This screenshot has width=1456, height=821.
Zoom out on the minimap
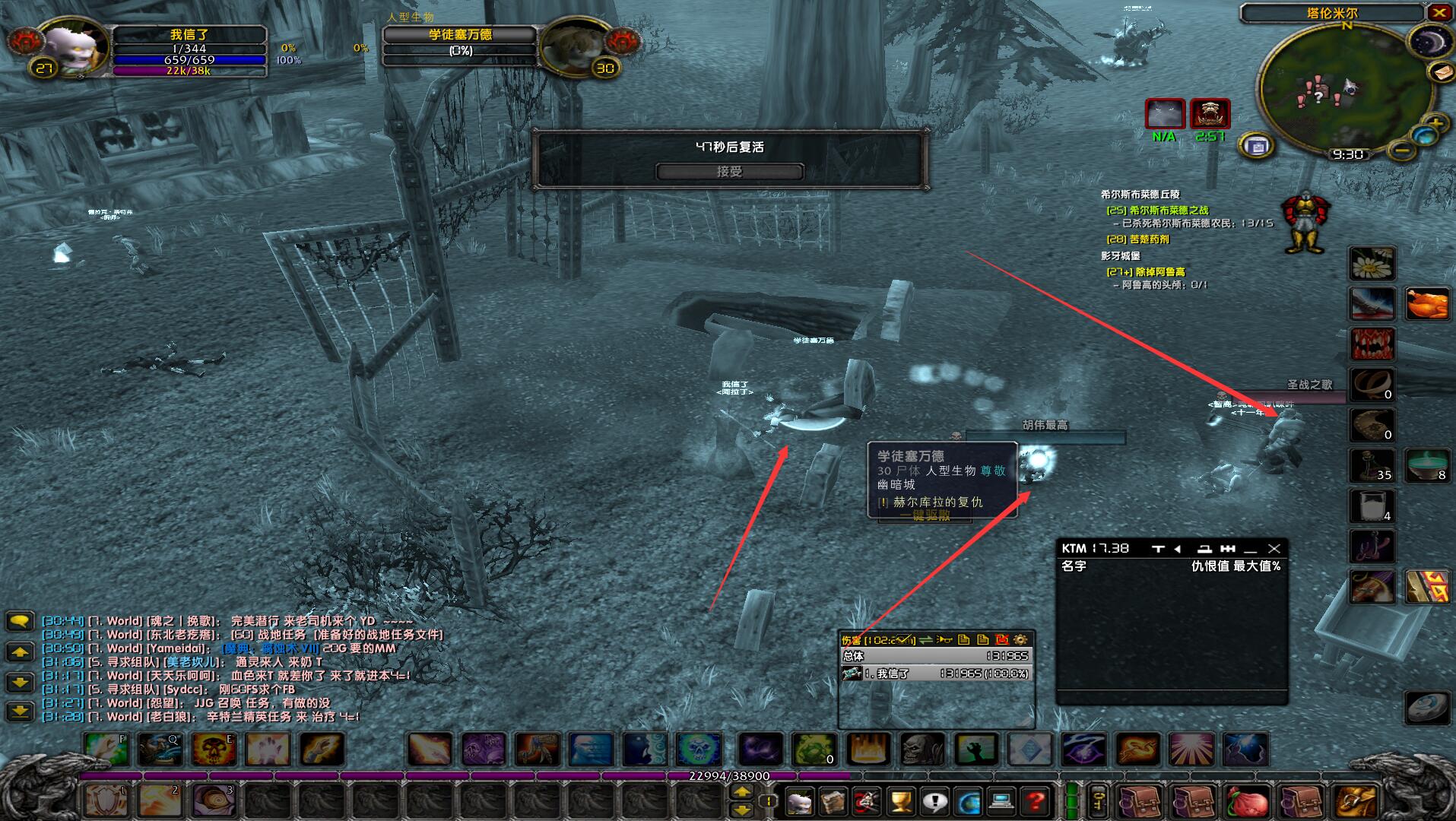[x=1401, y=151]
